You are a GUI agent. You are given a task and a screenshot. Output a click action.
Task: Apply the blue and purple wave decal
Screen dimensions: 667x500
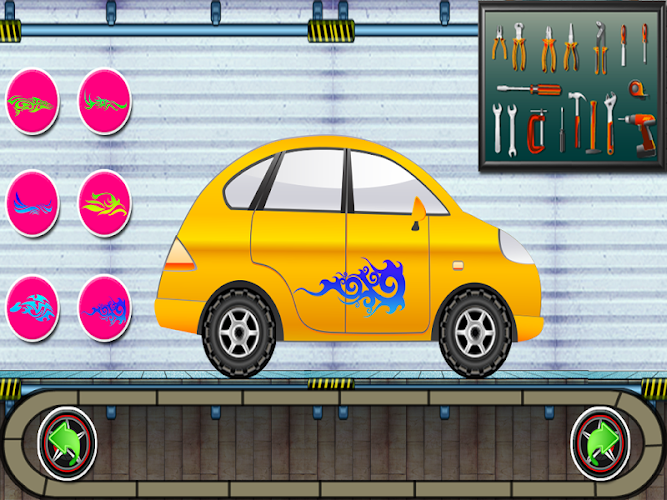pyautogui.click(x=32, y=204)
